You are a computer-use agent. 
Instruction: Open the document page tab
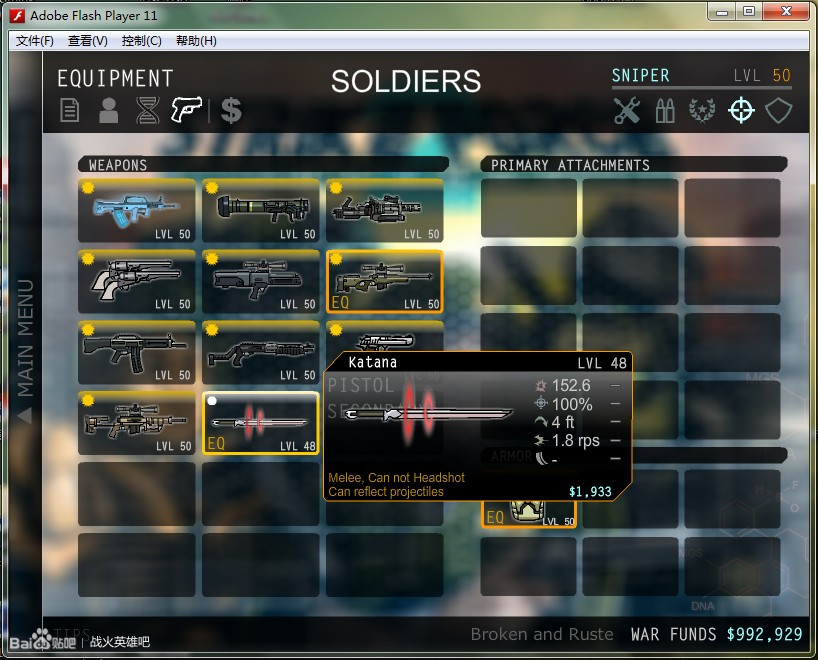[x=69, y=111]
